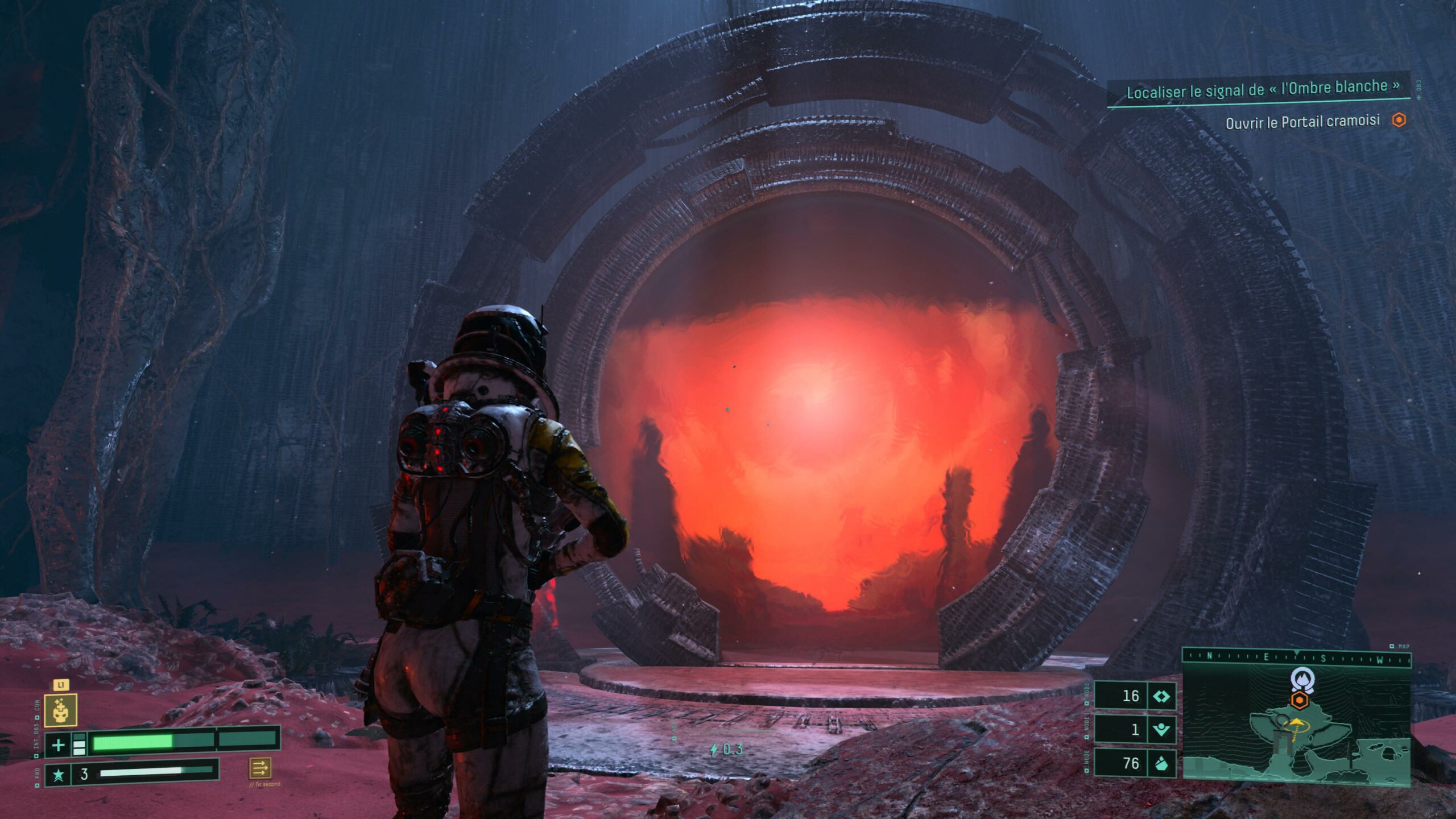Select the star weapon proficiency icon

58,775
